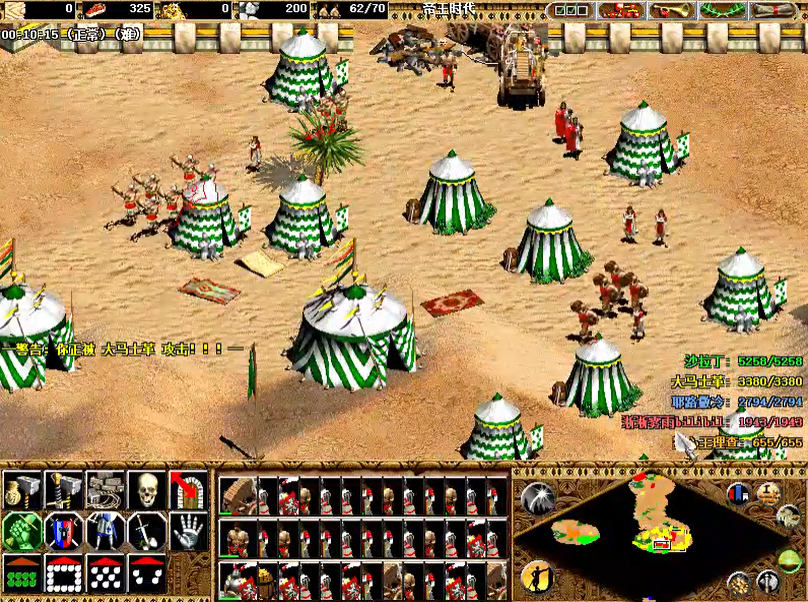
Task: Toggle the red-blue flag minimap mode button
Action: pos(739,493)
